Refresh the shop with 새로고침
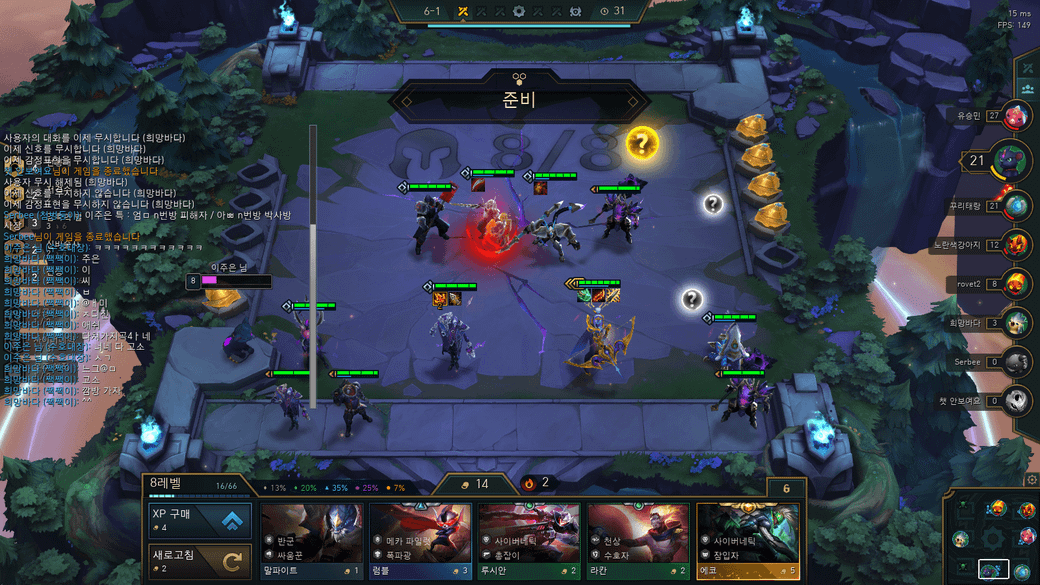1040x585 pixels. tap(197, 562)
